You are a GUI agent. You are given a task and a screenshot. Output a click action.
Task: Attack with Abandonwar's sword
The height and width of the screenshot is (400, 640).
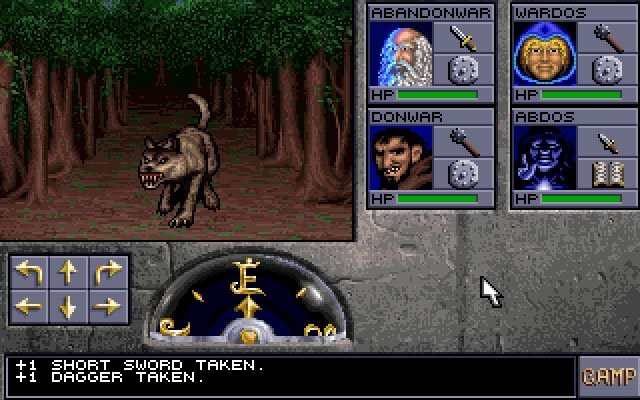[x=463, y=38]
